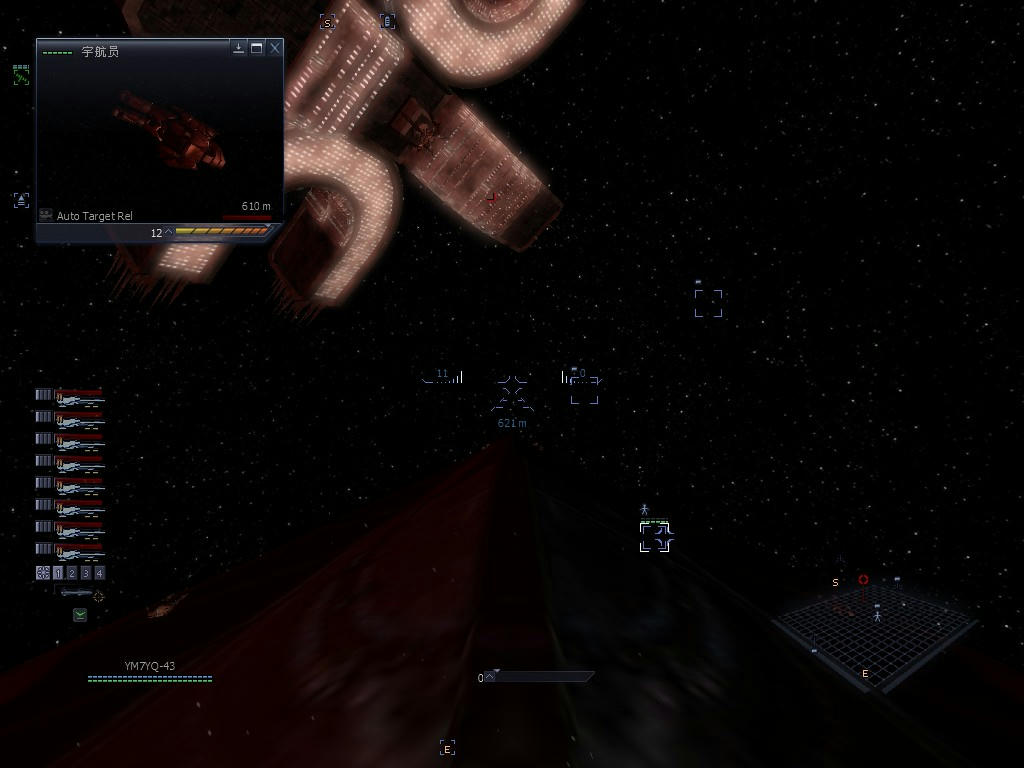1024x768 pixels.
Task: Select weapon group 1
Action: (x=58, y=573)
